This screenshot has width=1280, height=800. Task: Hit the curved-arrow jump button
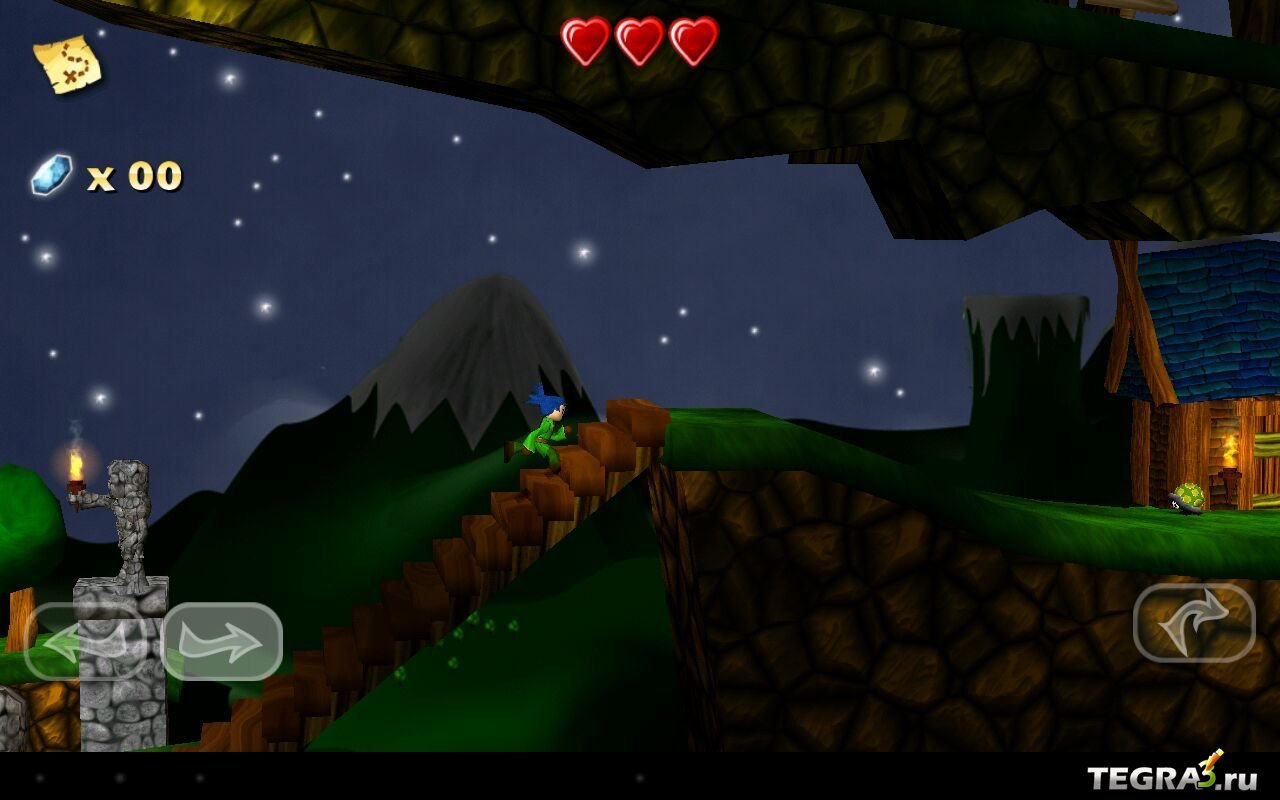click(x=1194, y=622)
